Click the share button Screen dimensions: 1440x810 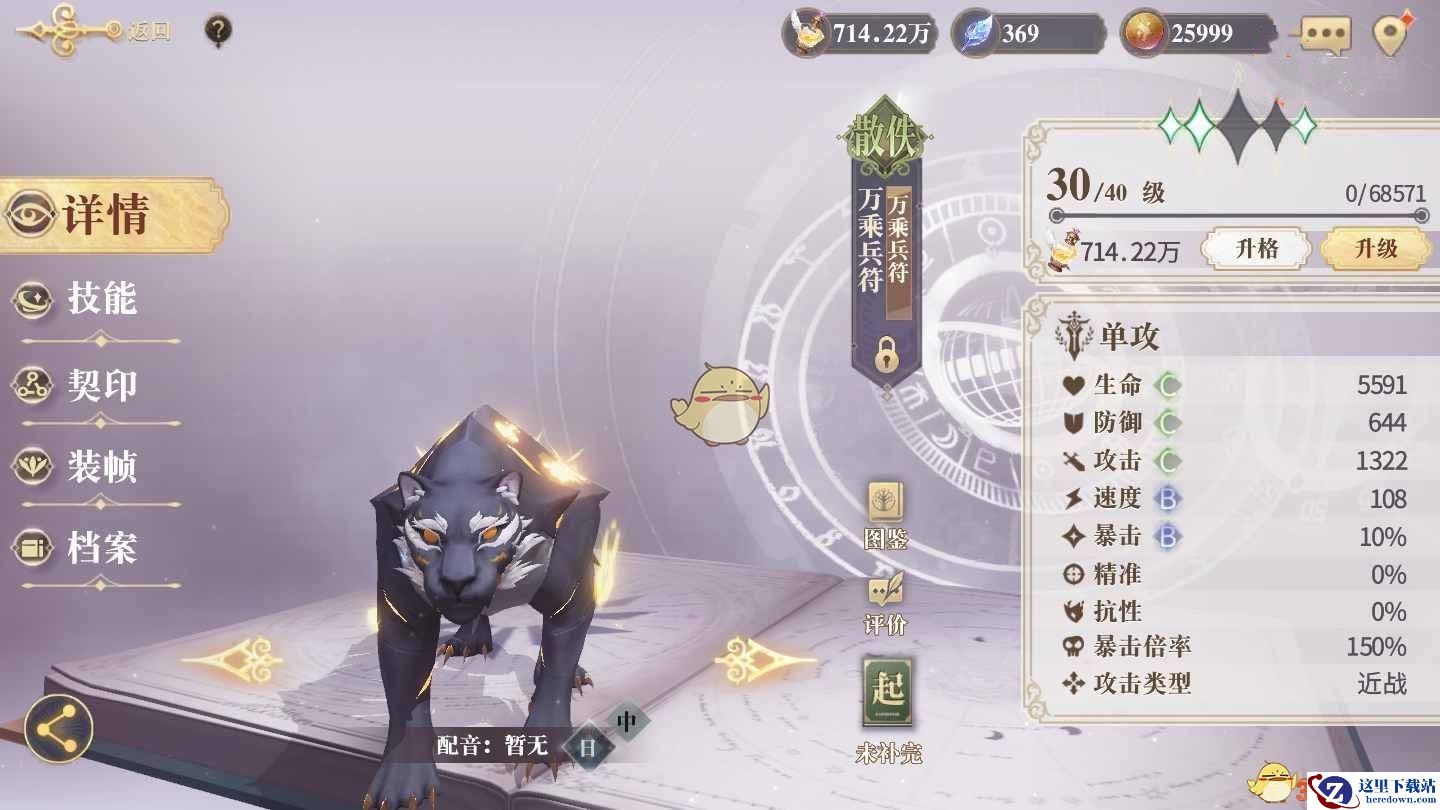tap(59, 729)
